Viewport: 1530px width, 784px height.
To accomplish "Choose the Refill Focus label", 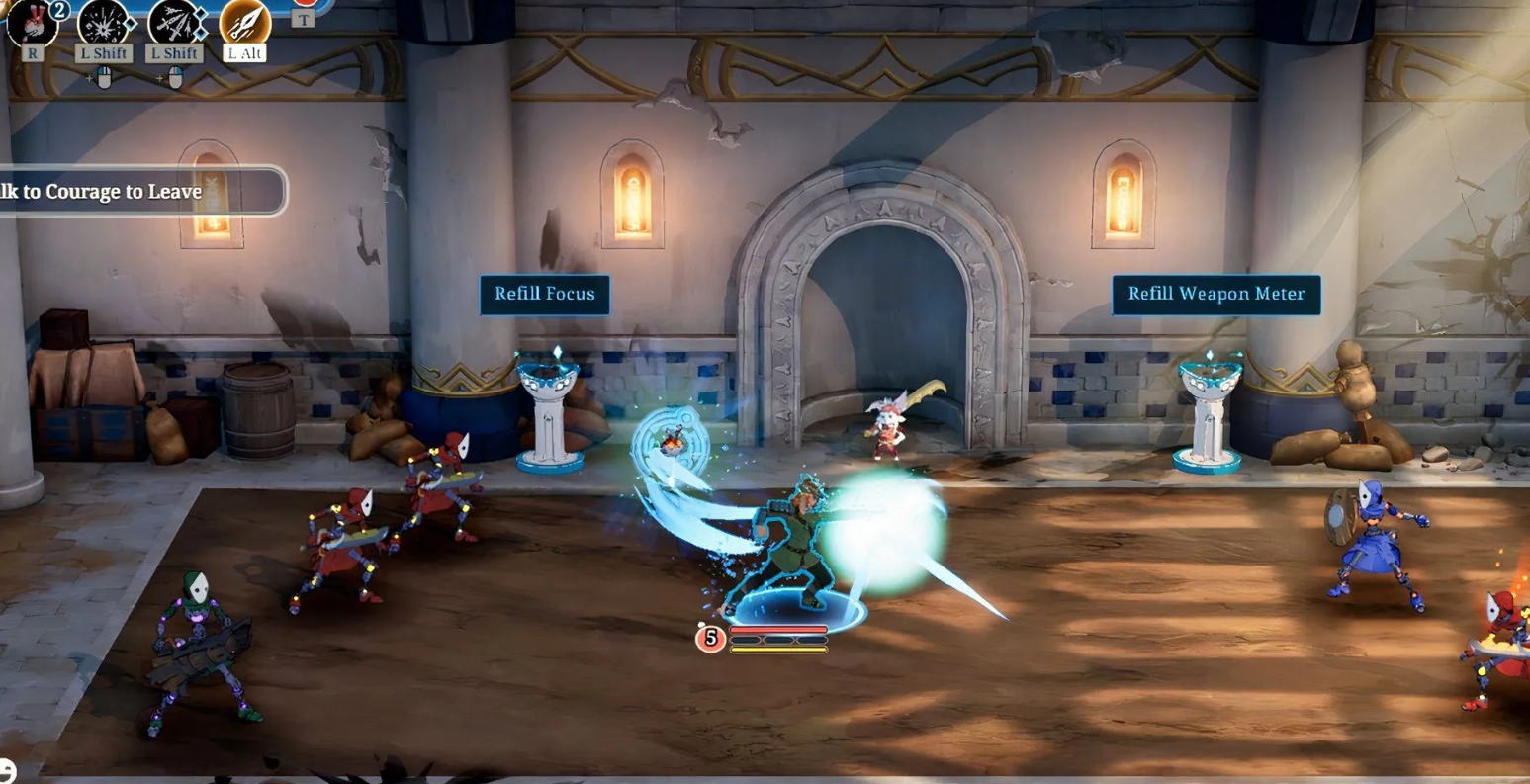I will pyautogui.click(x=544, y=295).
